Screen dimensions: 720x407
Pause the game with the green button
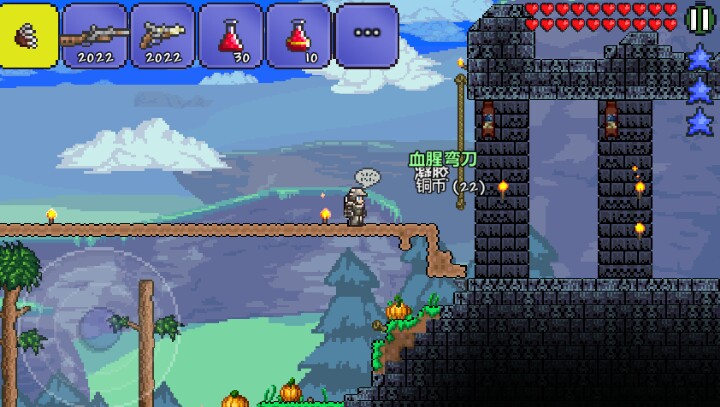tap(700, 18)
